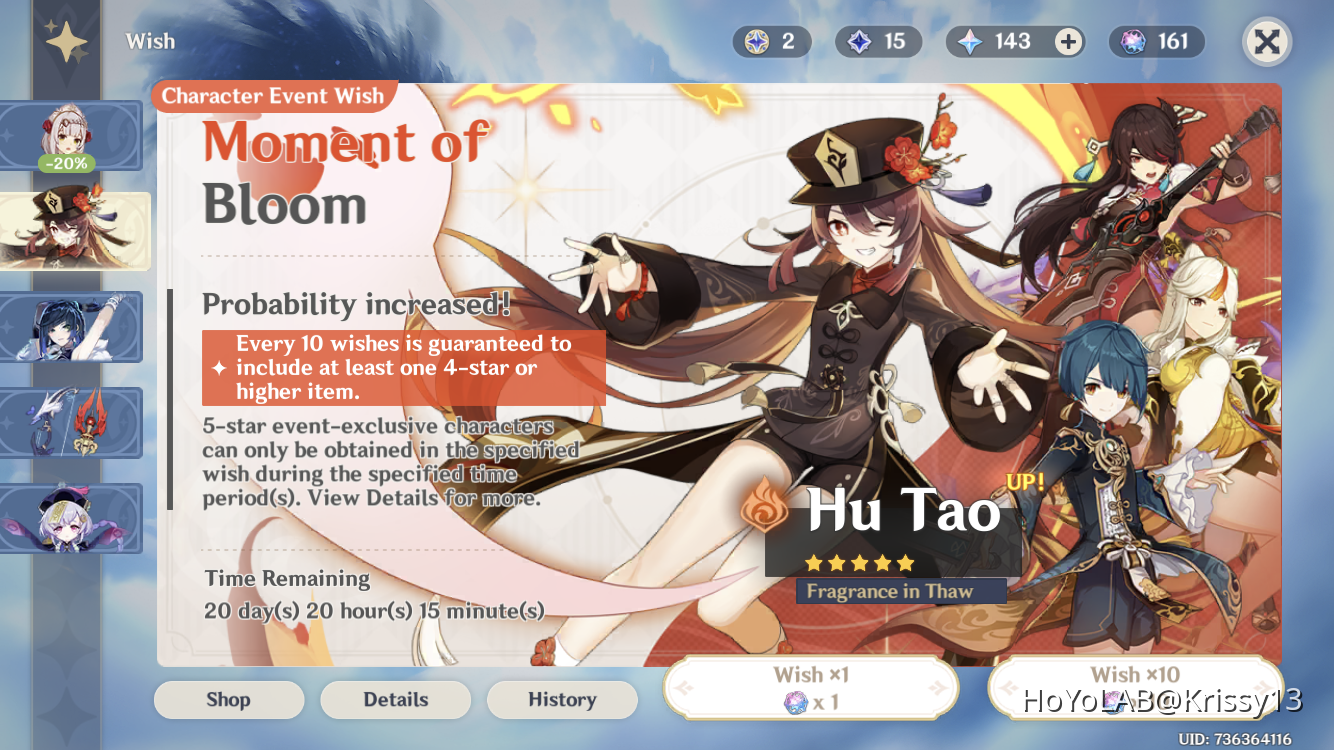Open the blue-haired character banner below Hu Tao
The height and width of the screenshot is (750, 1334).
pos(70,327)
